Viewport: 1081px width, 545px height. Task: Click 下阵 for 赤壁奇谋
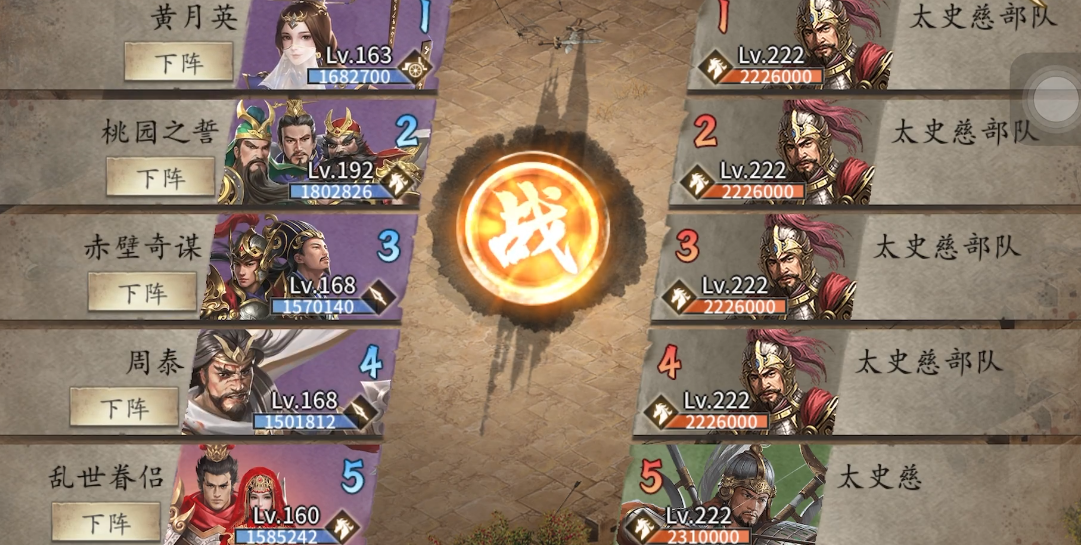[143, 292]
